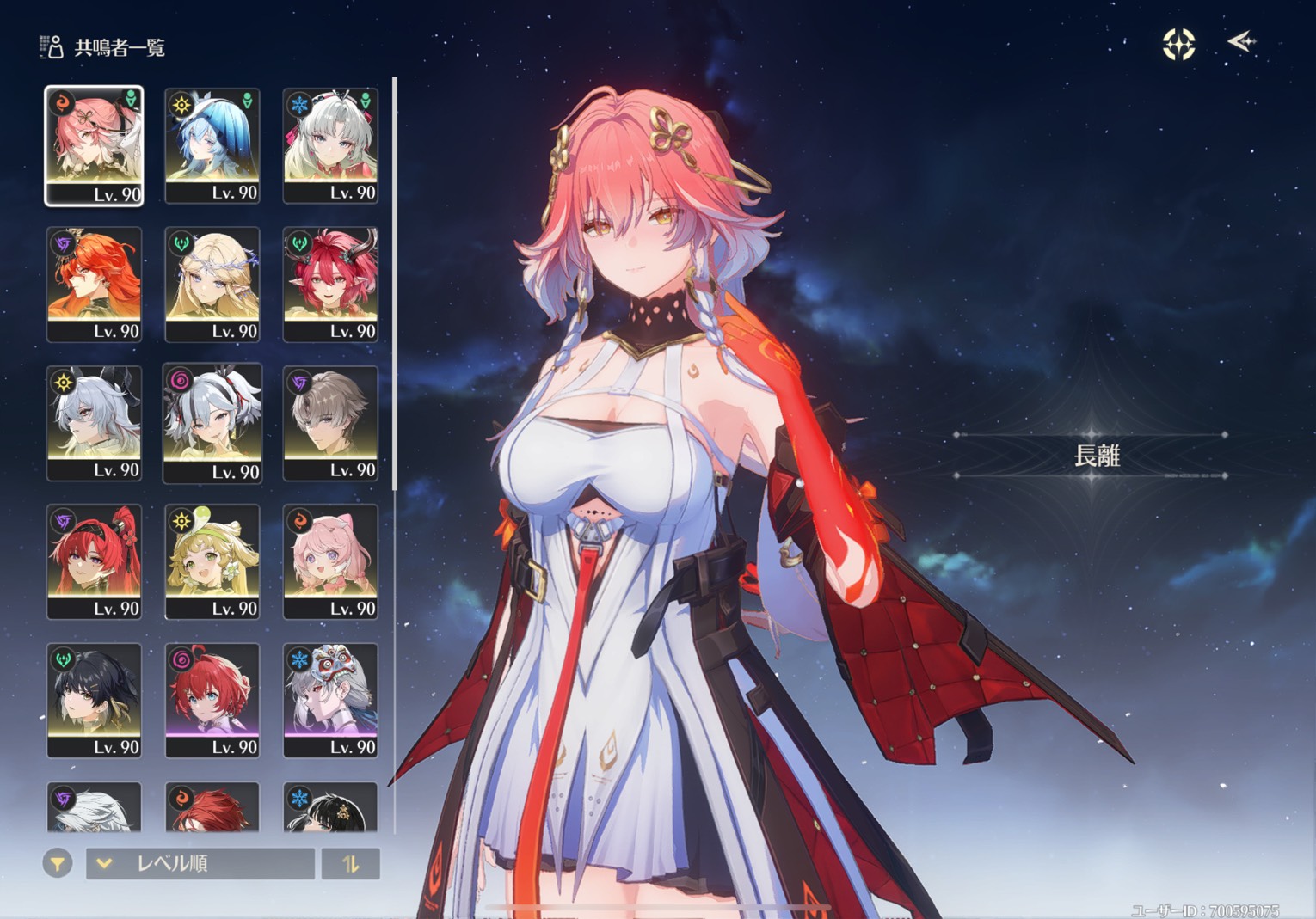Choose the blue-haired character with white hat
Viewport: 1316px width, 919px height.
pyautogui.click(x=212, y=146)
